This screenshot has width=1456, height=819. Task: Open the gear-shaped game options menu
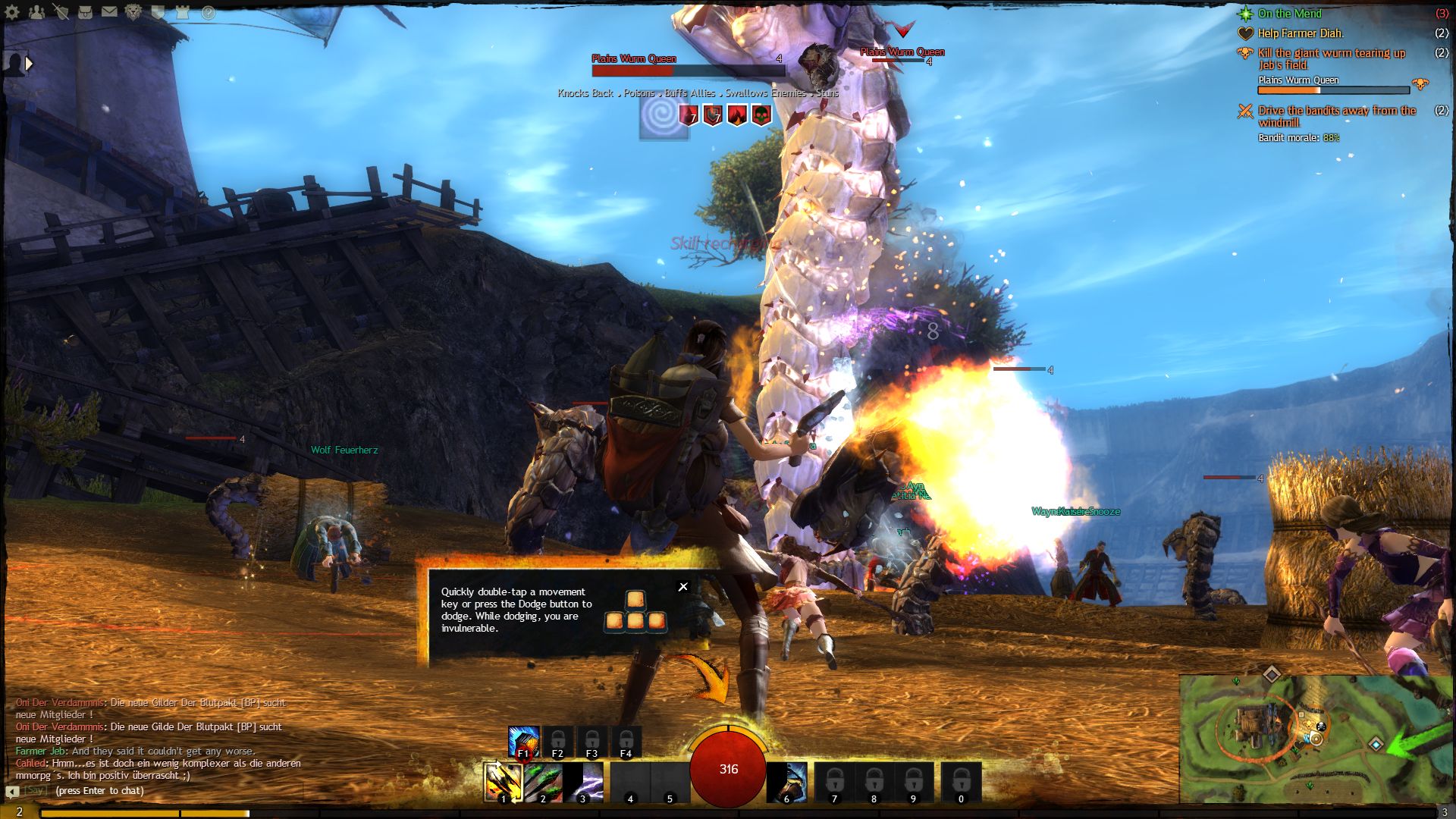point(12,12)
